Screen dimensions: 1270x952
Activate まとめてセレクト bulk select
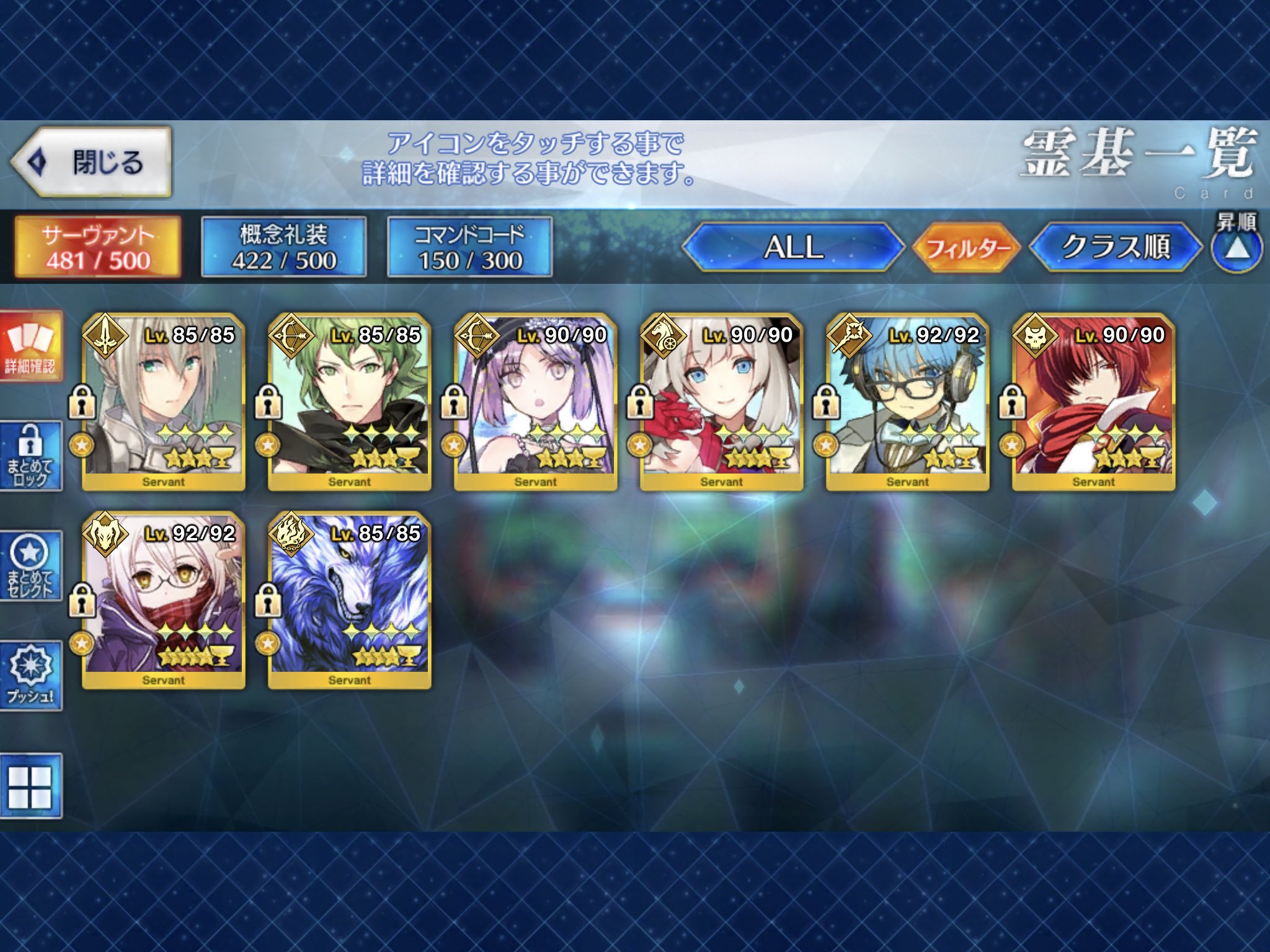click(31, 566)
